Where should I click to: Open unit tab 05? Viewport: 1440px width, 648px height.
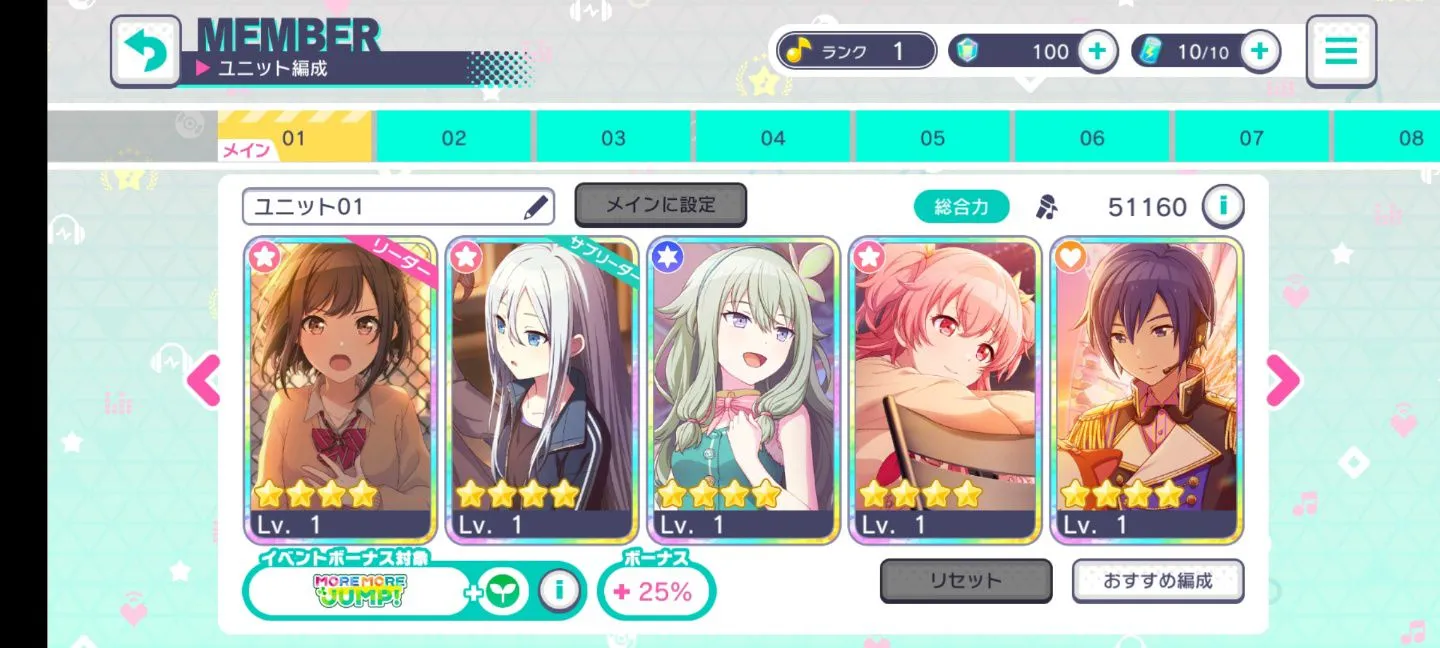click(932, 137)
